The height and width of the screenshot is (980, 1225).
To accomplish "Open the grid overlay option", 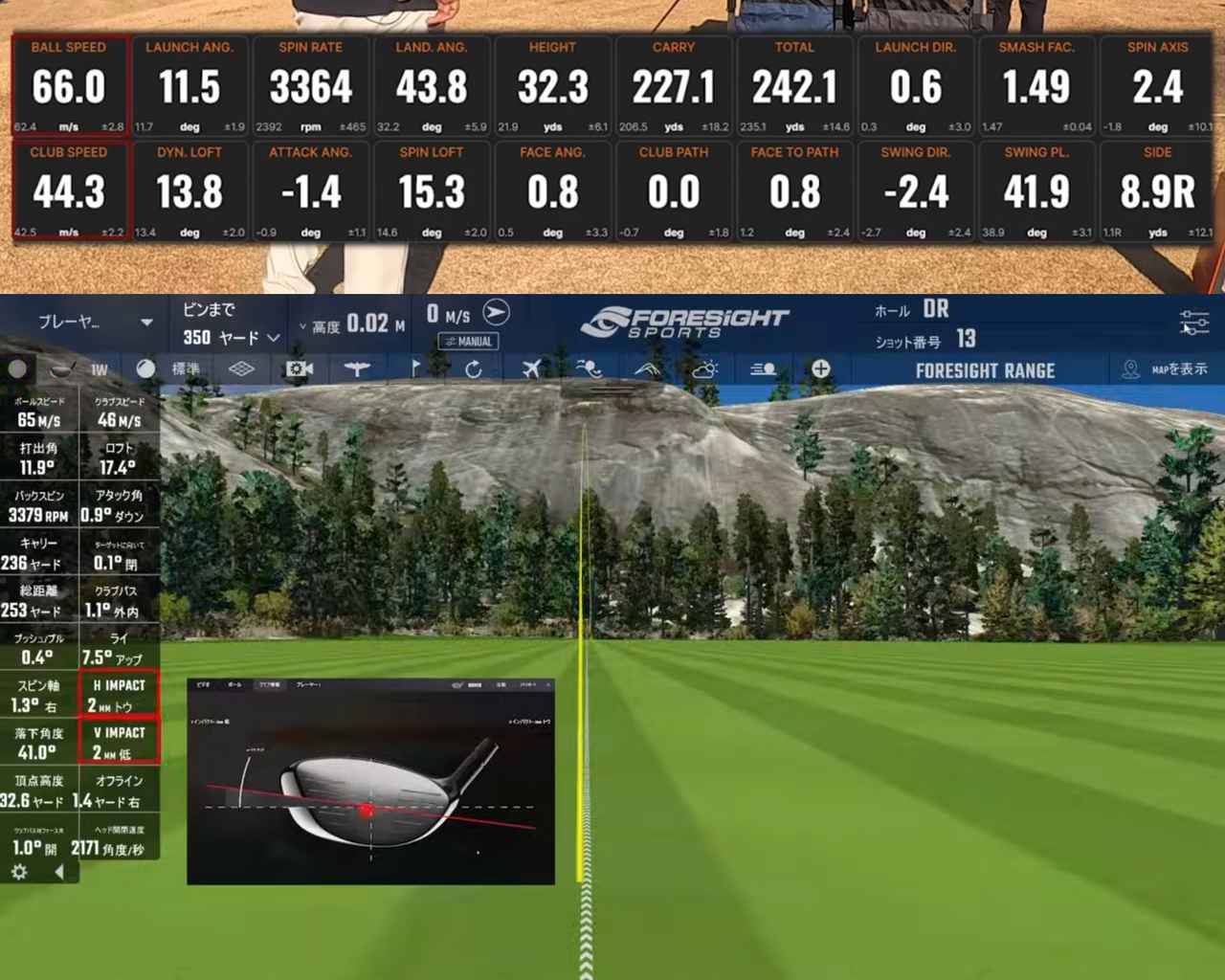I will tap(241, 369).
